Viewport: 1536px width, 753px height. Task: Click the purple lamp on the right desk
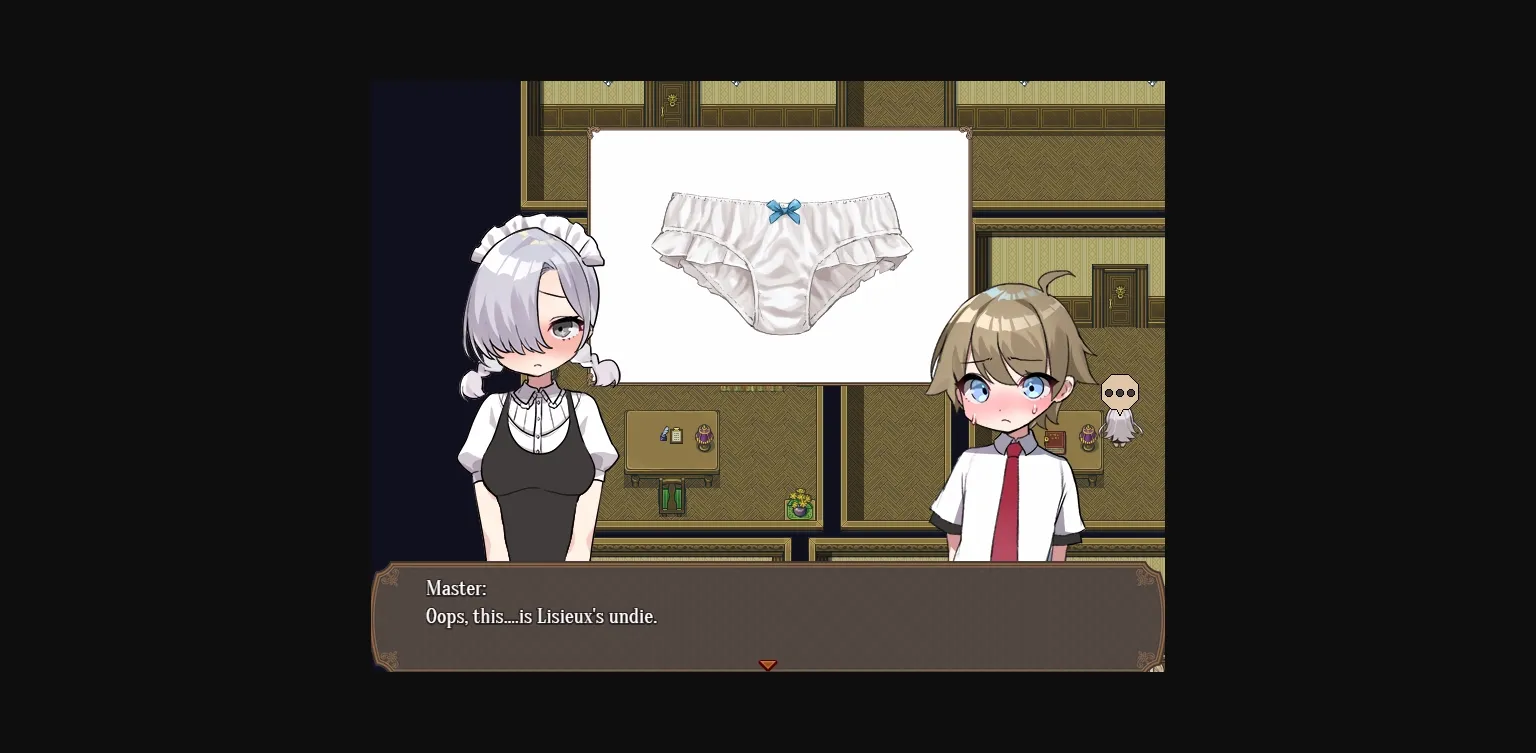tap(1087, 436)
